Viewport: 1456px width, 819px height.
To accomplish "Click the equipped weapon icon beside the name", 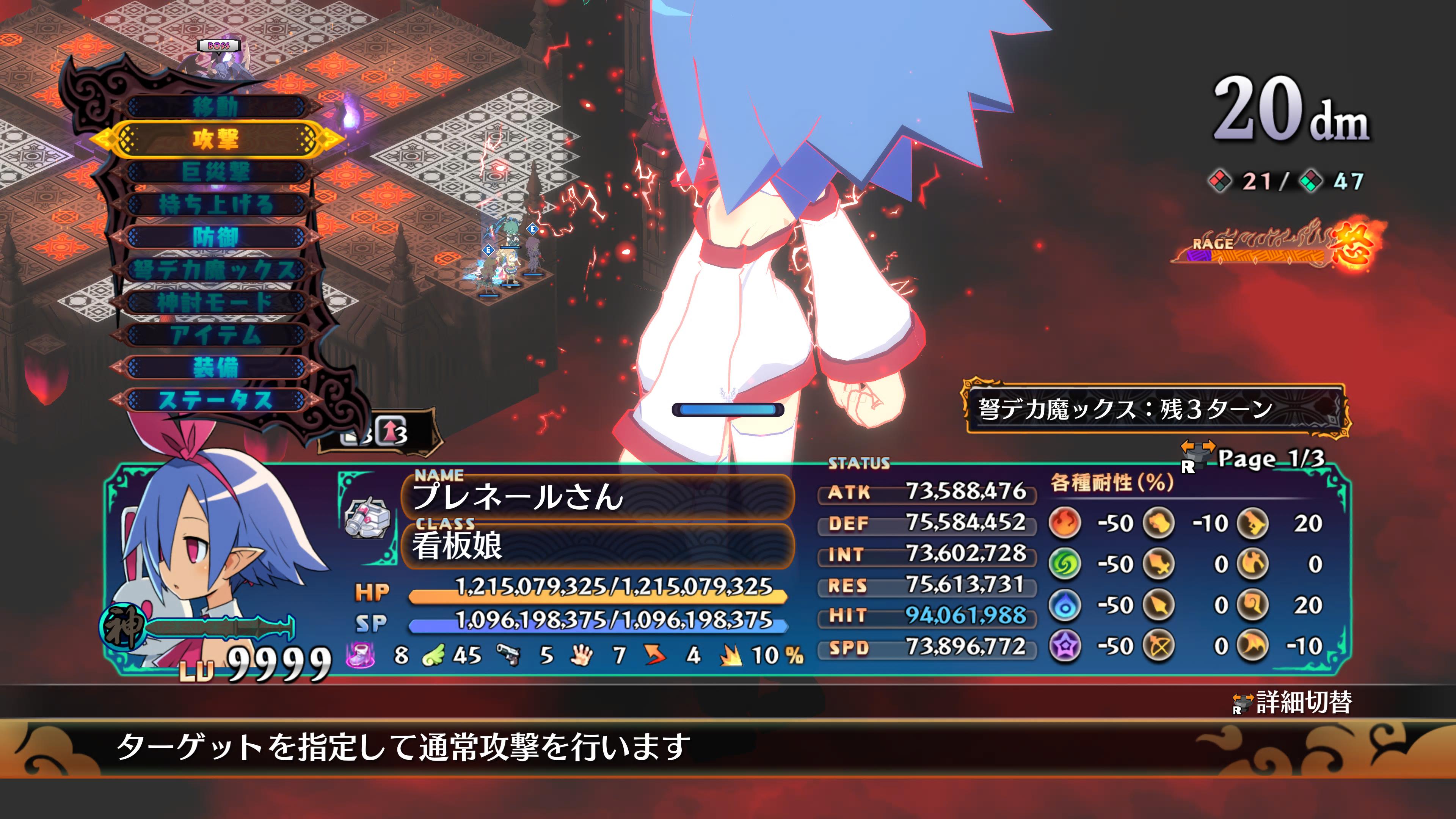I will 368,517.
